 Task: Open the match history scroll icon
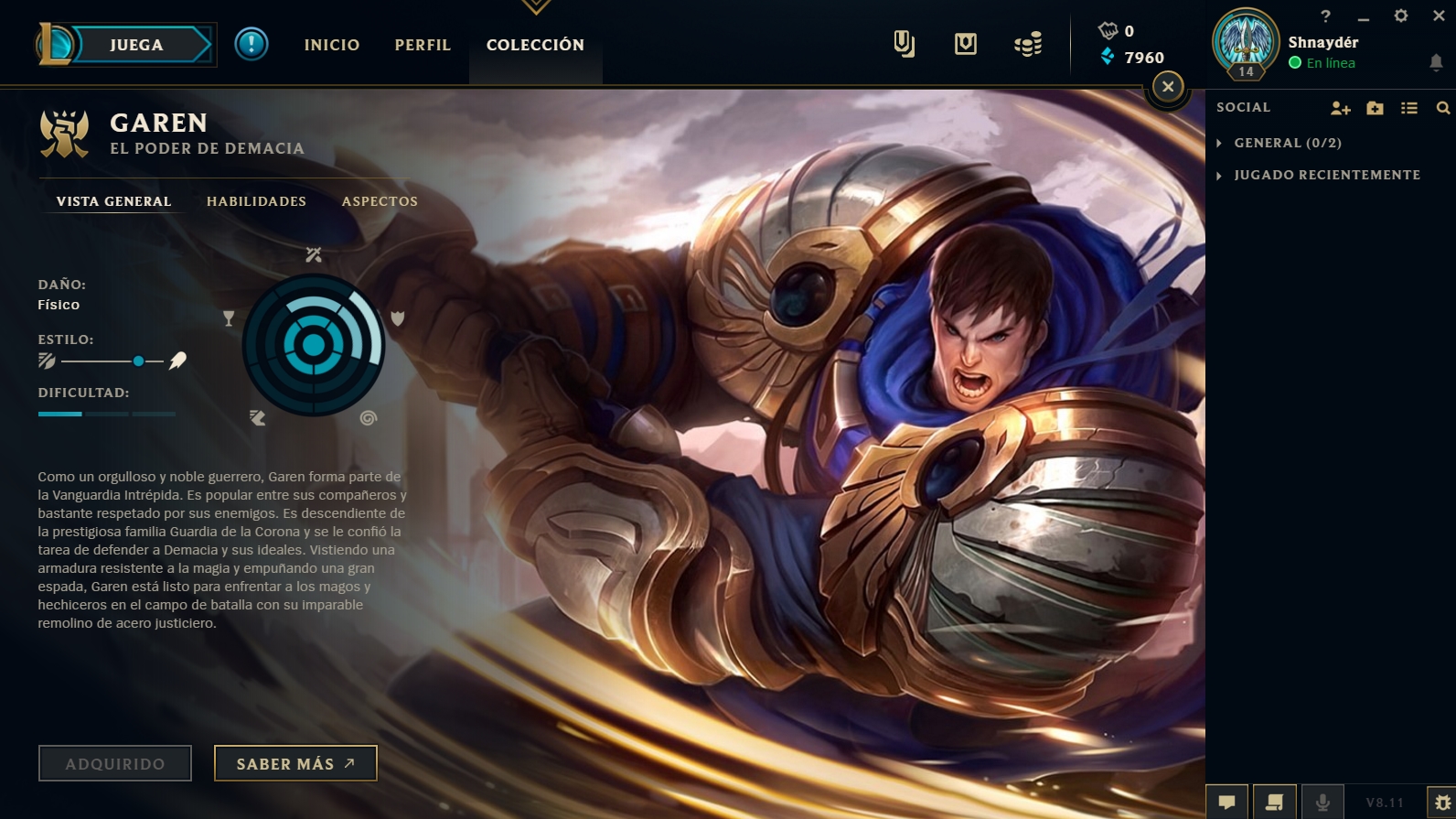[x=1273, y=803]
